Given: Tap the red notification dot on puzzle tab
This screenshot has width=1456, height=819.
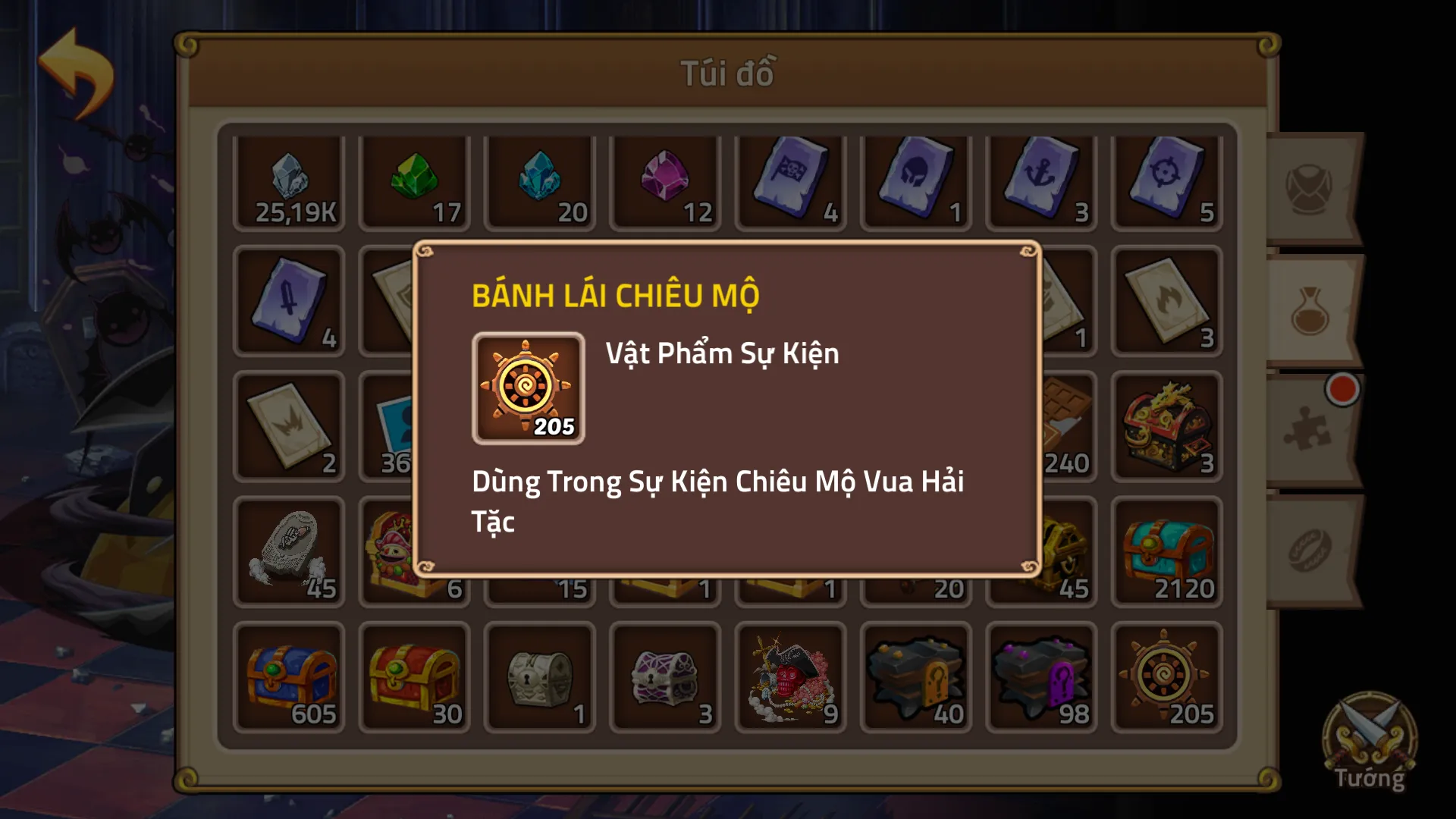Looking at the screenshot, I should pos(1344,388).
